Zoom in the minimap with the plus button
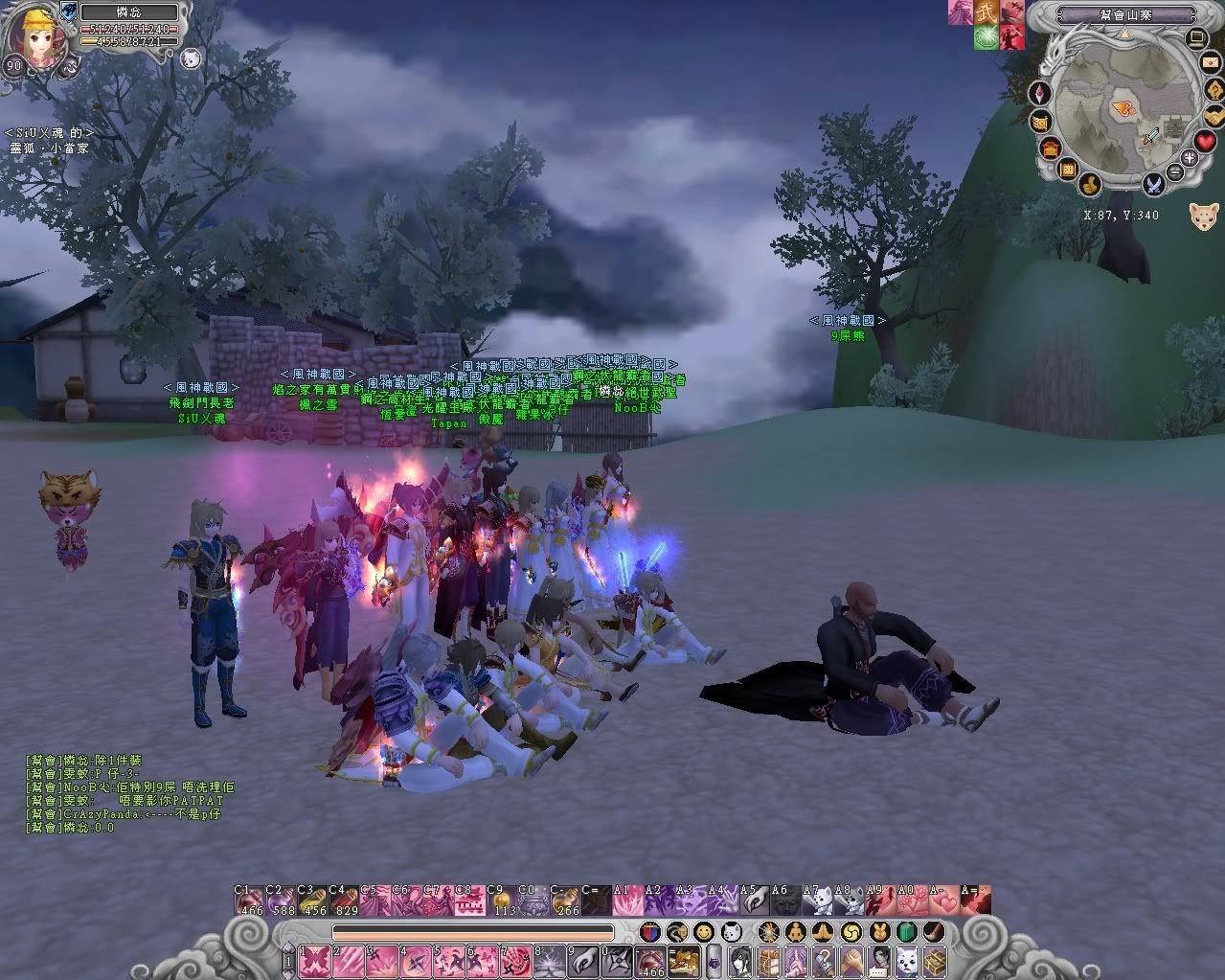The image size is (1225, 980). (x=1190, y=159)
